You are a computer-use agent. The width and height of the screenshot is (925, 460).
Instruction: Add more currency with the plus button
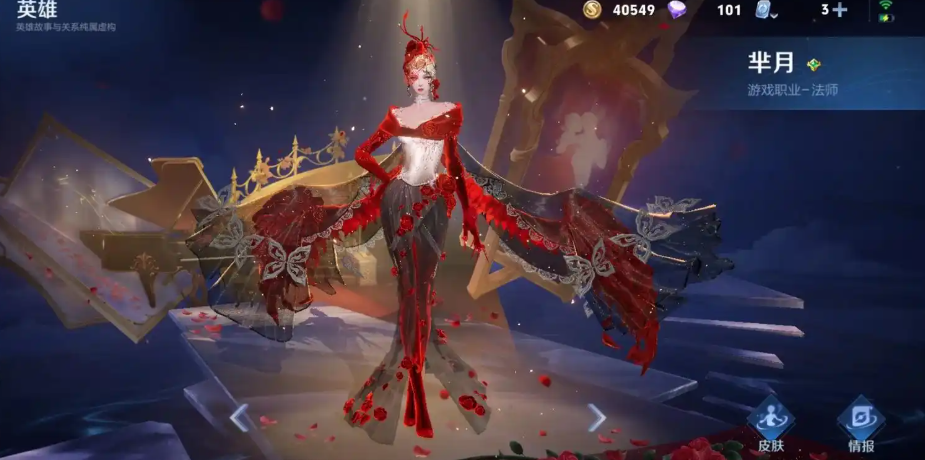839,10
